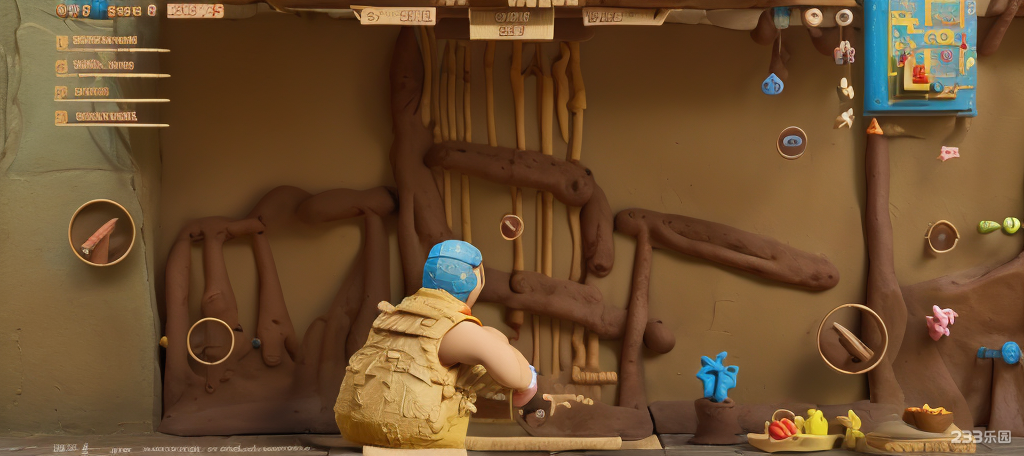This screenshot has width=1024, height=456.
Task: Click the round icon holding an orange-tipped stick
Action: 101,233
